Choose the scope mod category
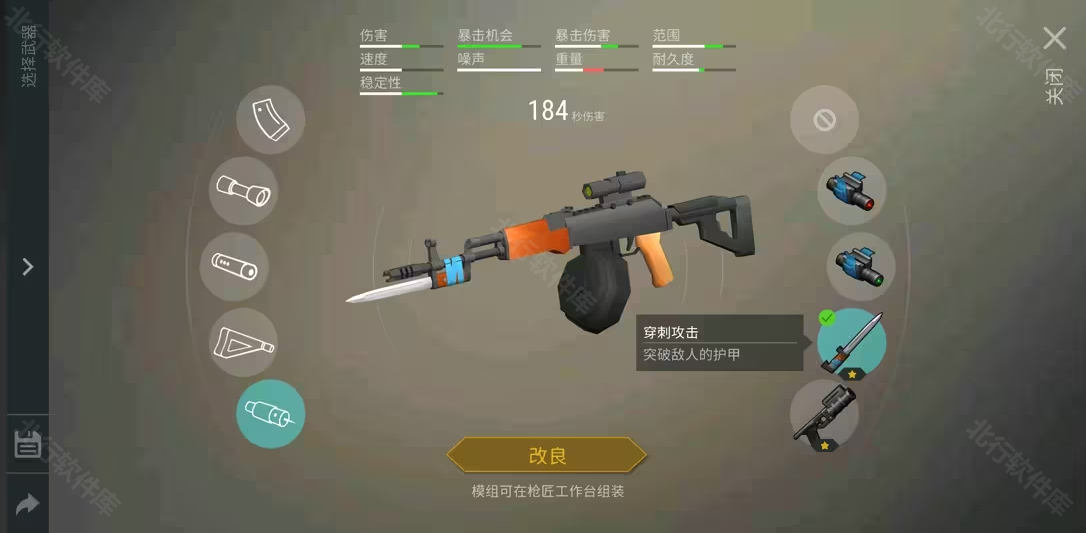Image resolution: width=1086 pixels, height=533 pixels. 243,190
